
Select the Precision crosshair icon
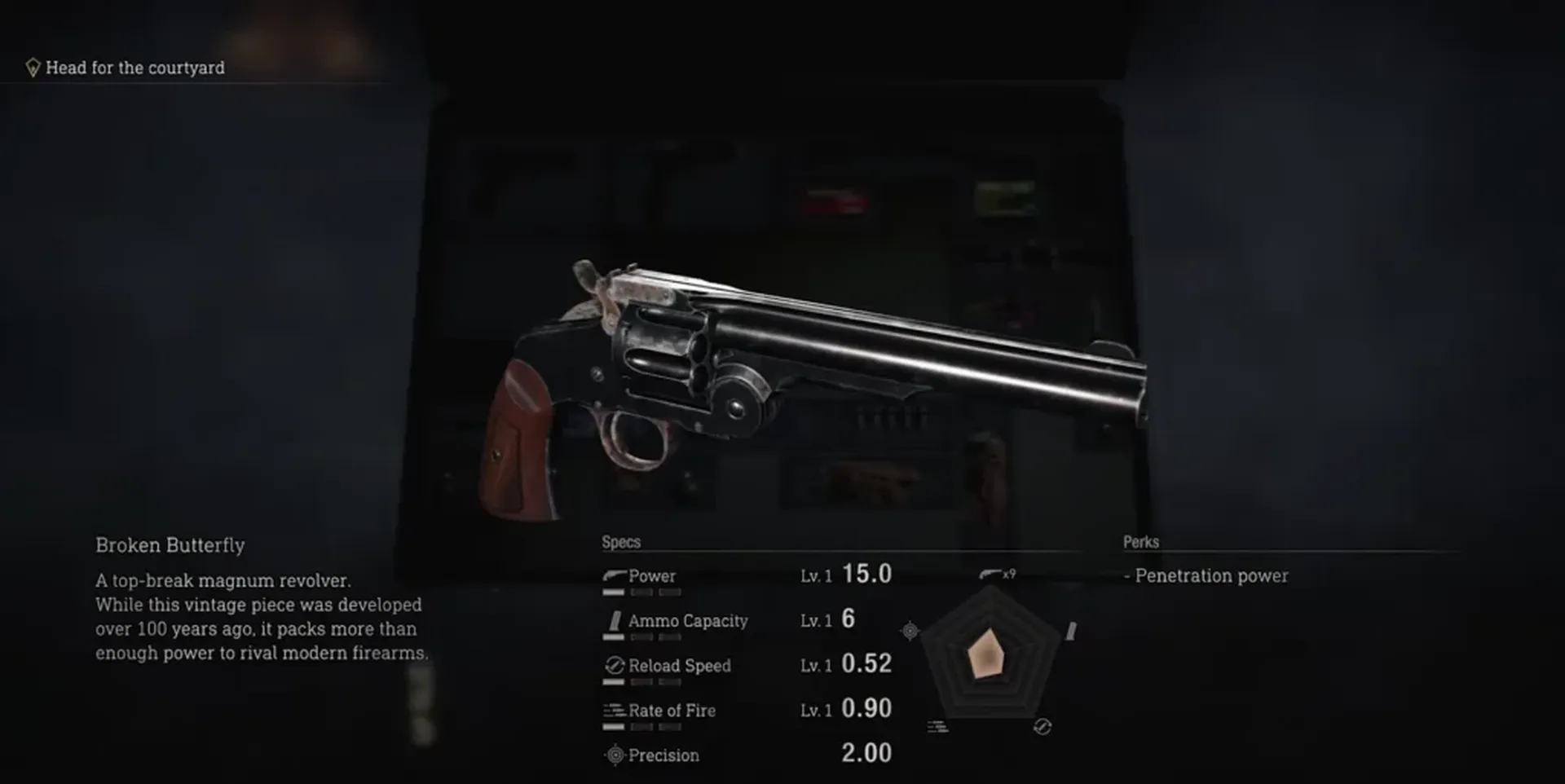coord(615,755)
